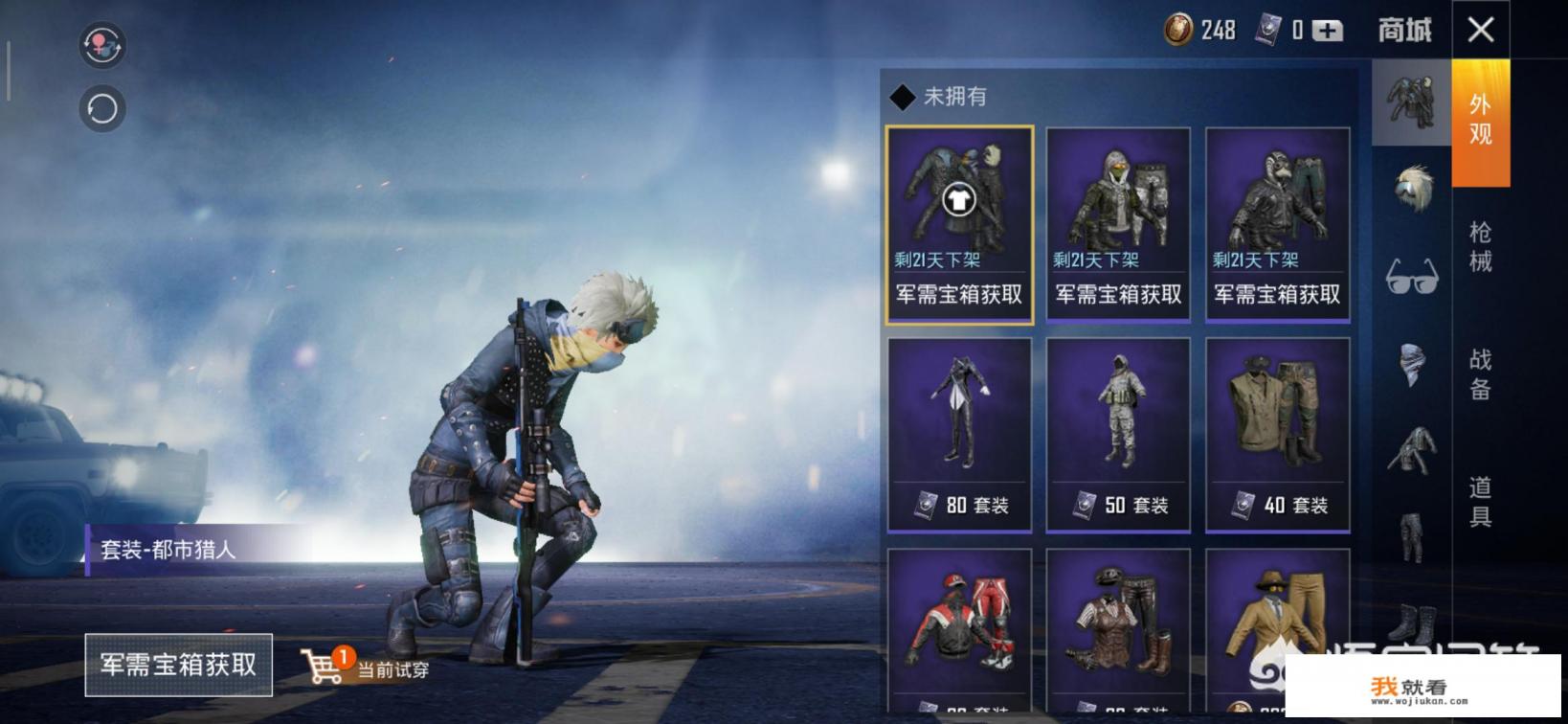Select the 50 套装 camo outfit
Viewport: 1568px width, 724px height.
pyautogui.click(x=1118, y=434)
